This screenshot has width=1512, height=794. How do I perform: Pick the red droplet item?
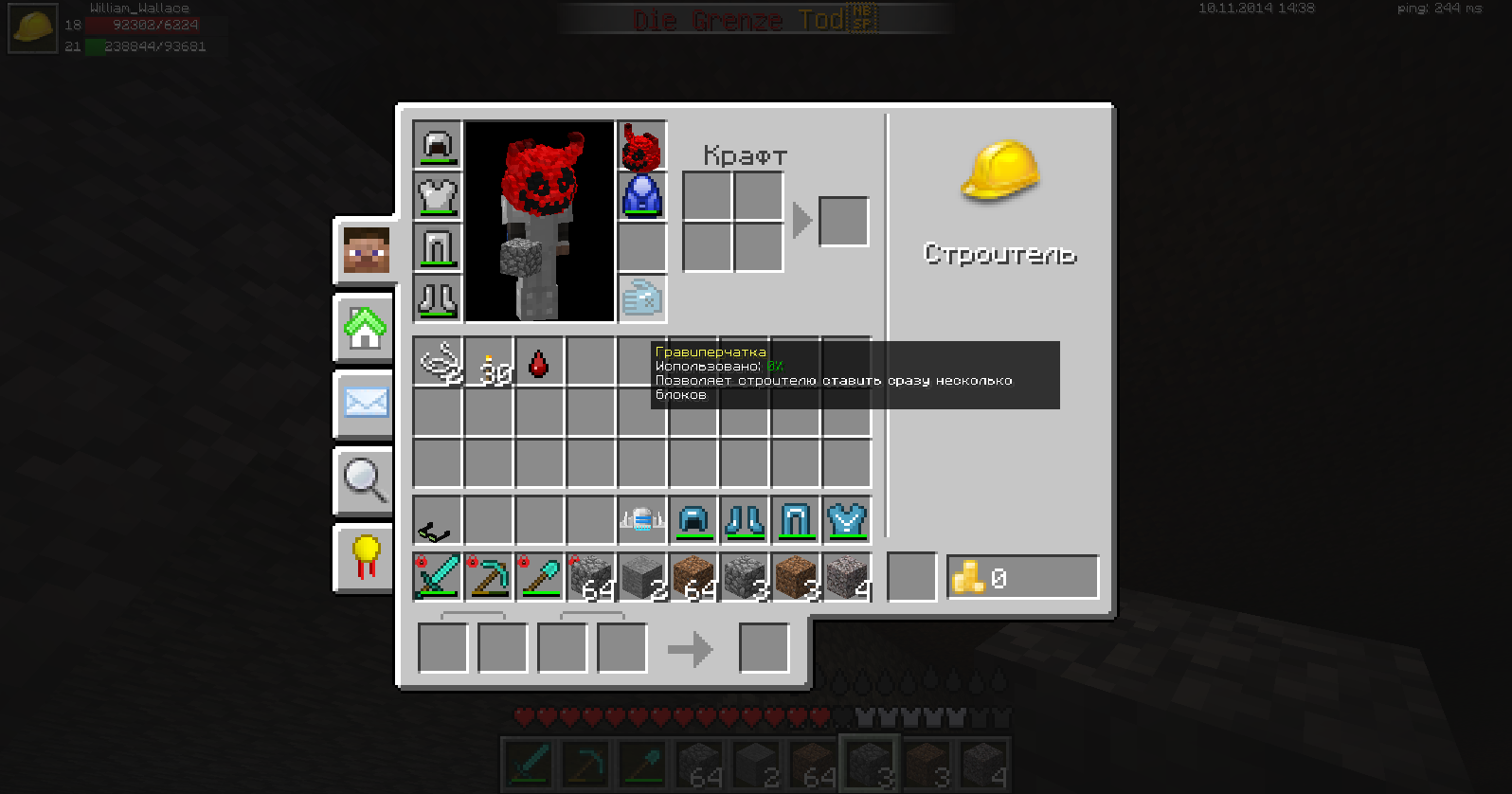(539, 362)
